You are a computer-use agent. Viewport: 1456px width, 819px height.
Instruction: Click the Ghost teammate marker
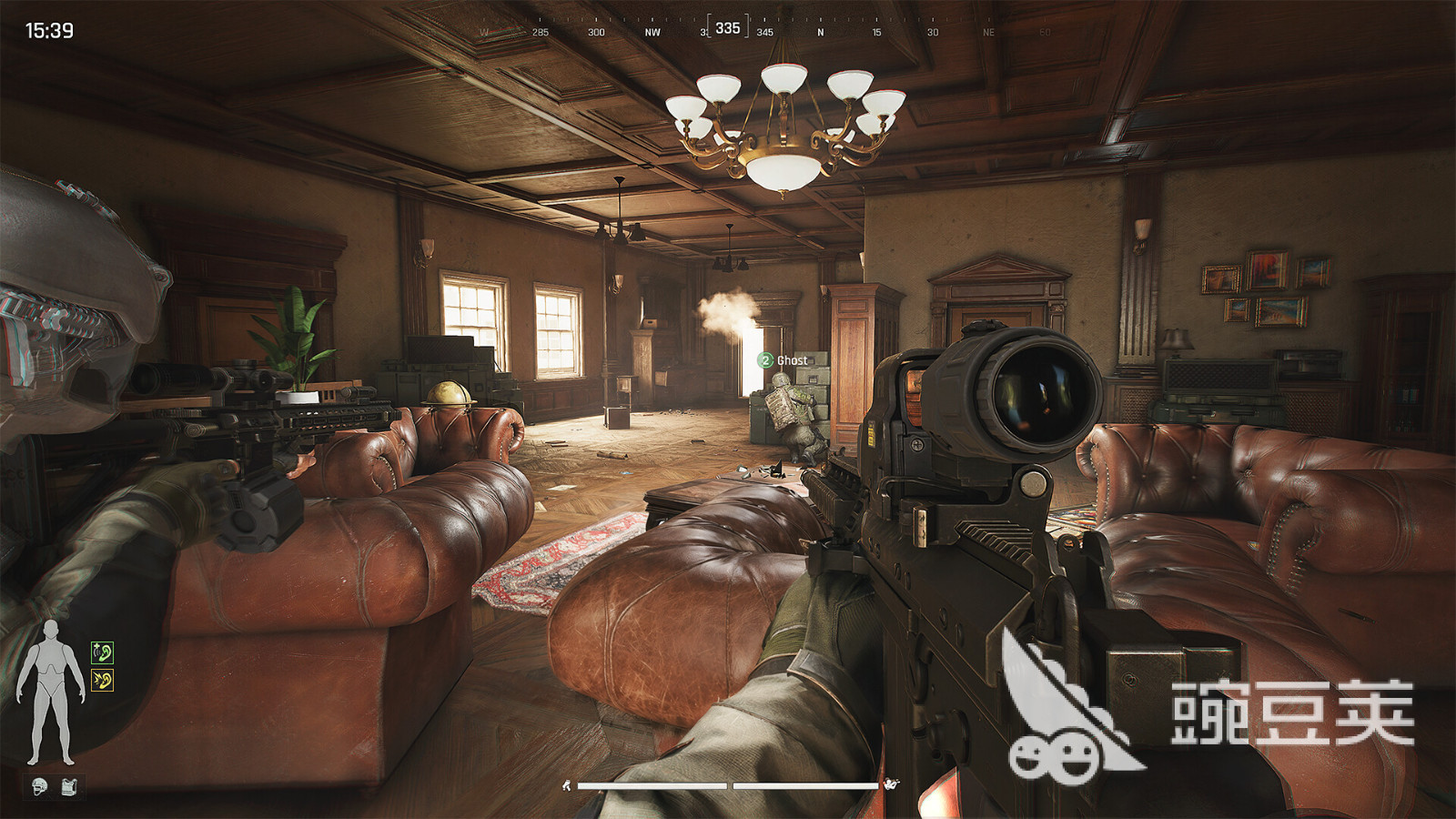pos(784,360)
